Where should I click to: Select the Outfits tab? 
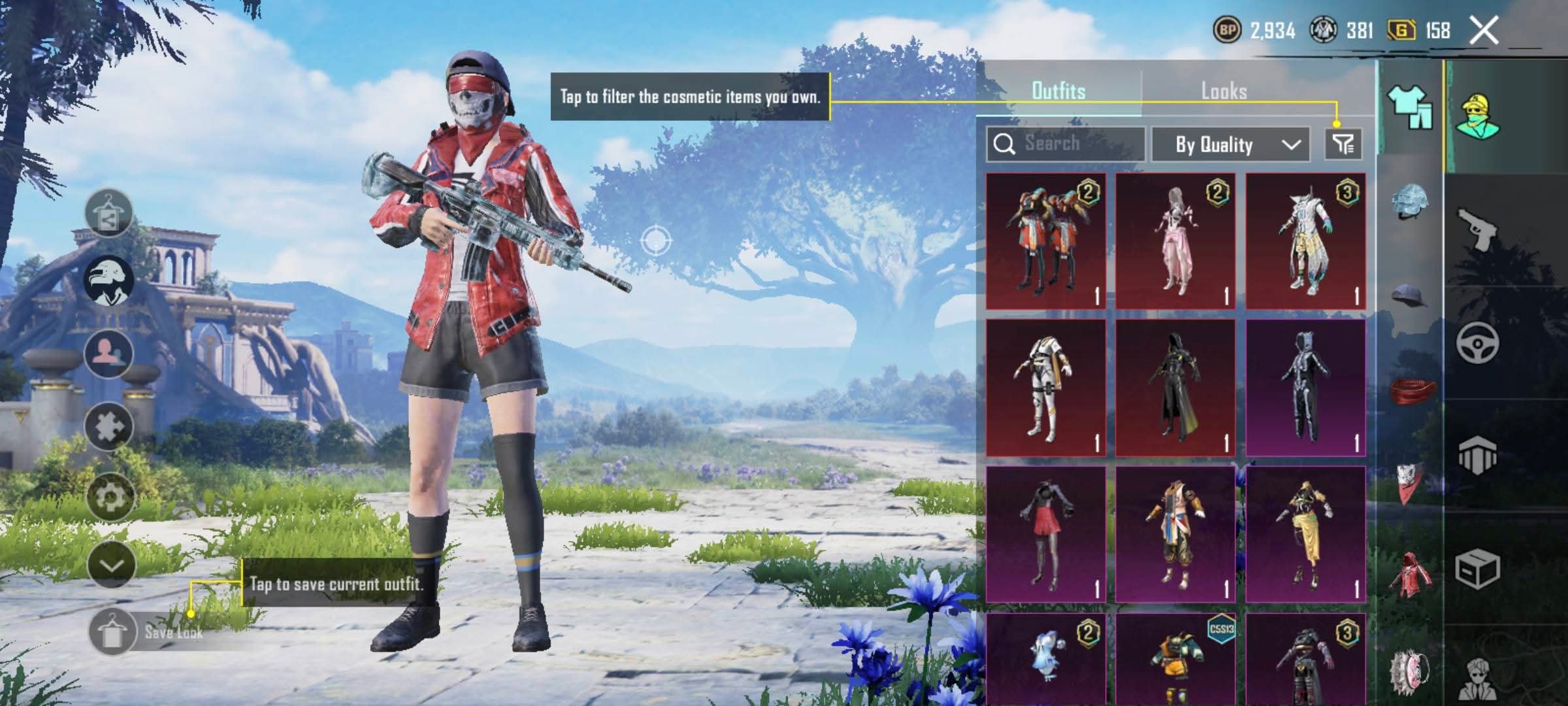point(1058,91)
